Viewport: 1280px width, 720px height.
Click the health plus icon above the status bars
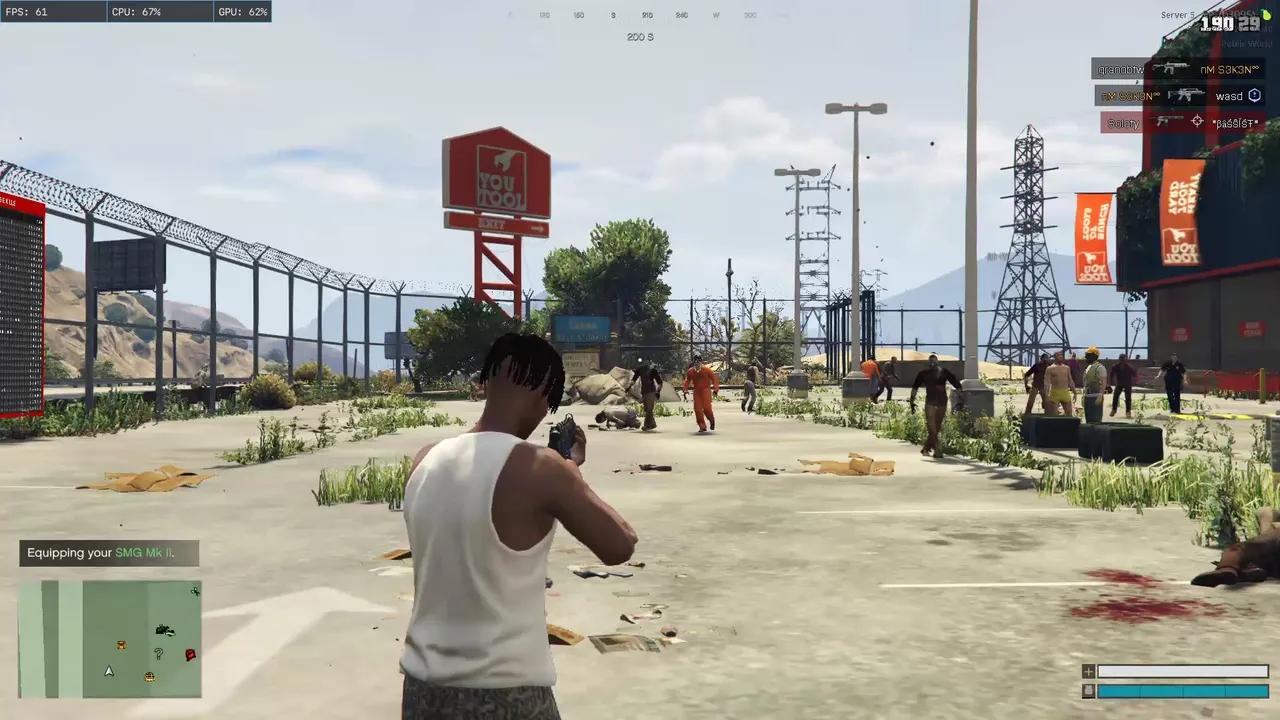click(x=1088, y=671)
